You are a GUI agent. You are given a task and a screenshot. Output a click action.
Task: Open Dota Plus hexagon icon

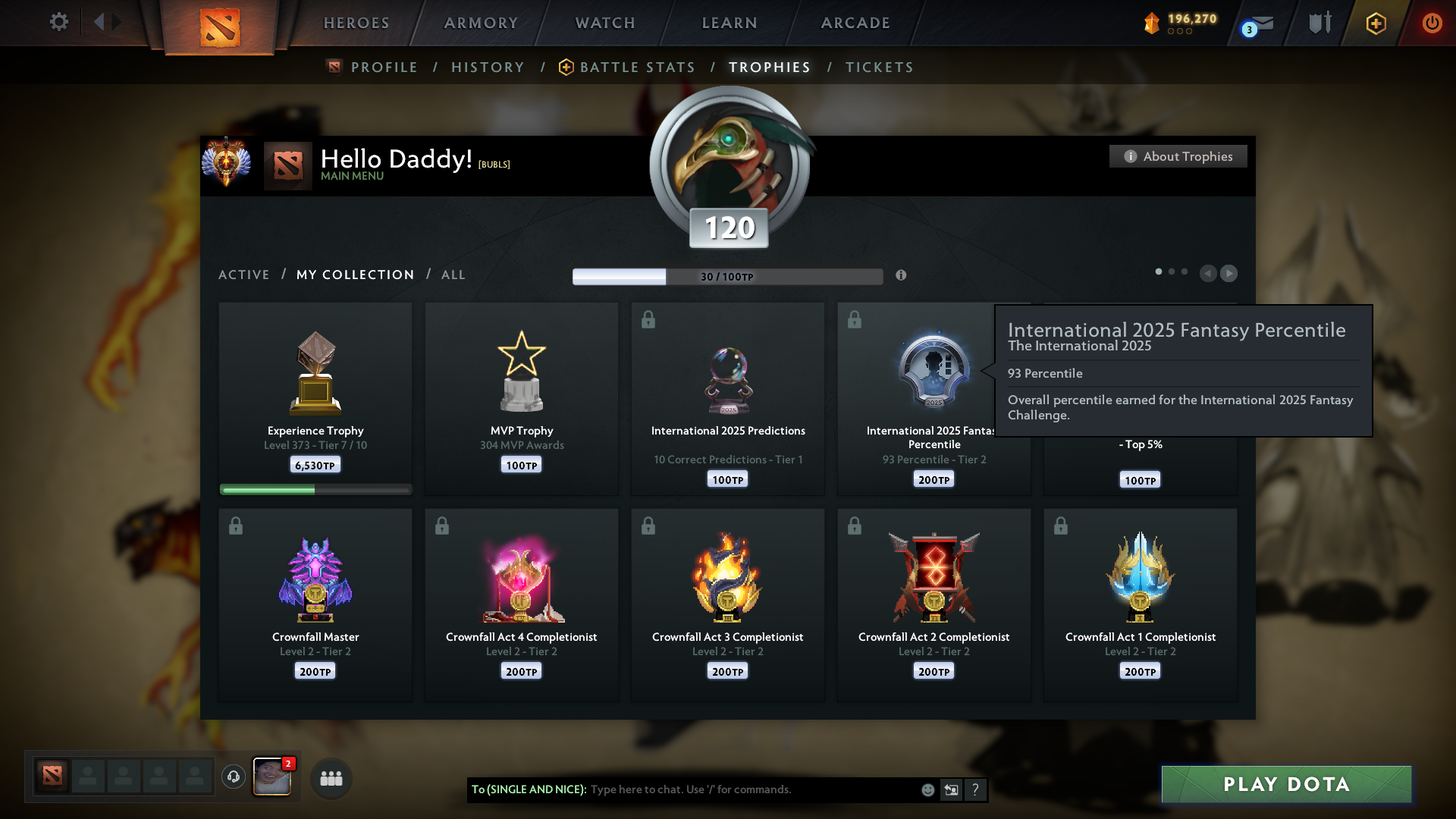[1375, 24]
